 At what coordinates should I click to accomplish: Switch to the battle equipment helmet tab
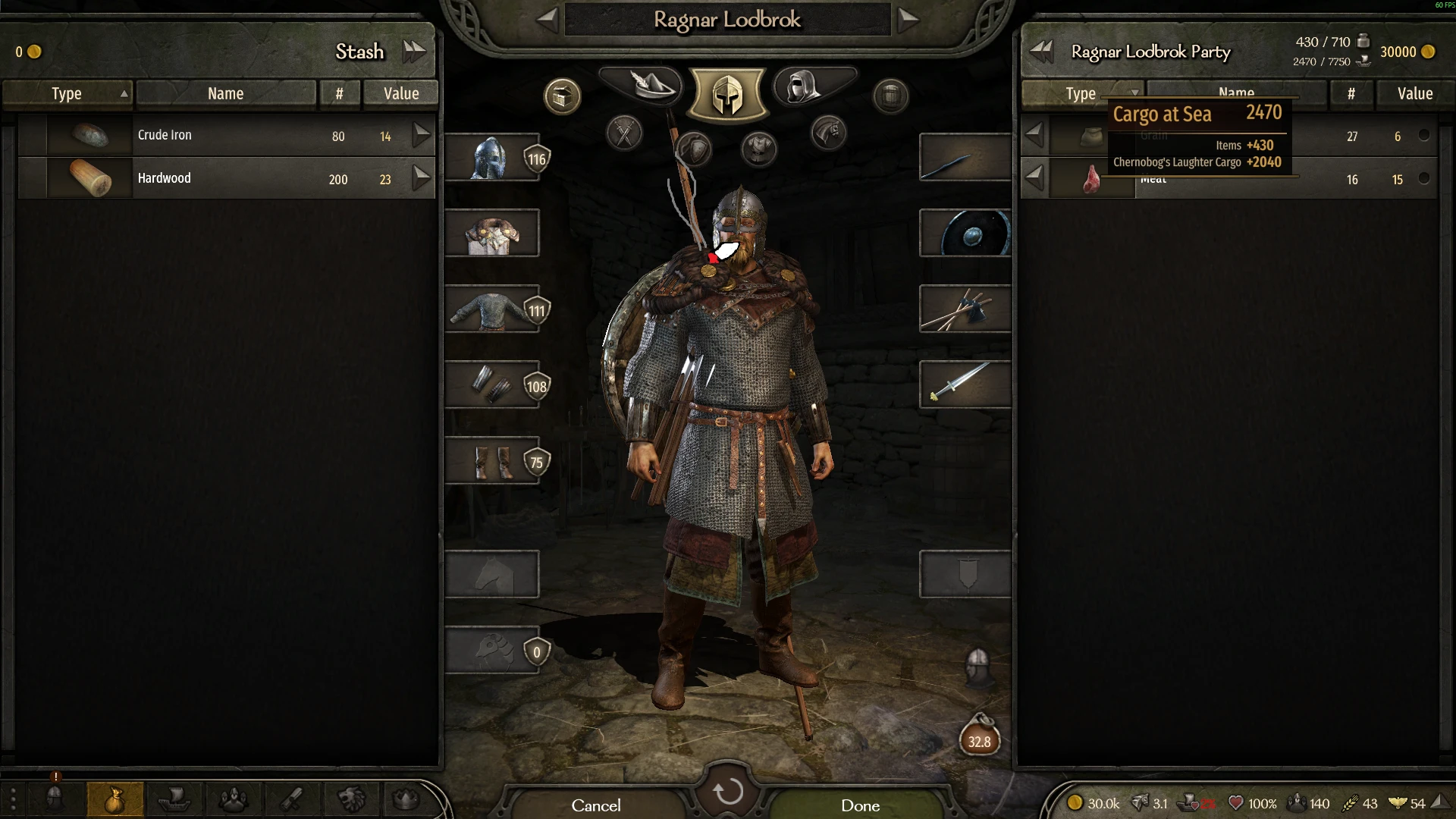pos(727,93)
